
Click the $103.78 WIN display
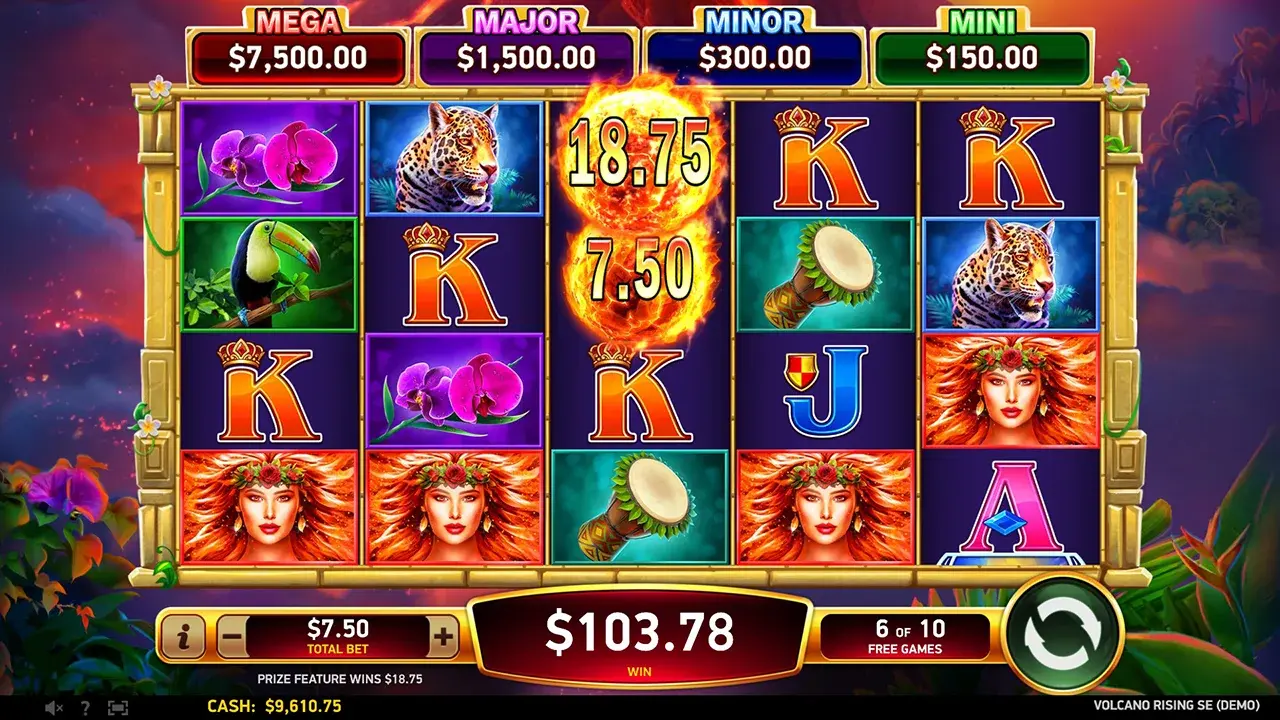coord(640,630)
